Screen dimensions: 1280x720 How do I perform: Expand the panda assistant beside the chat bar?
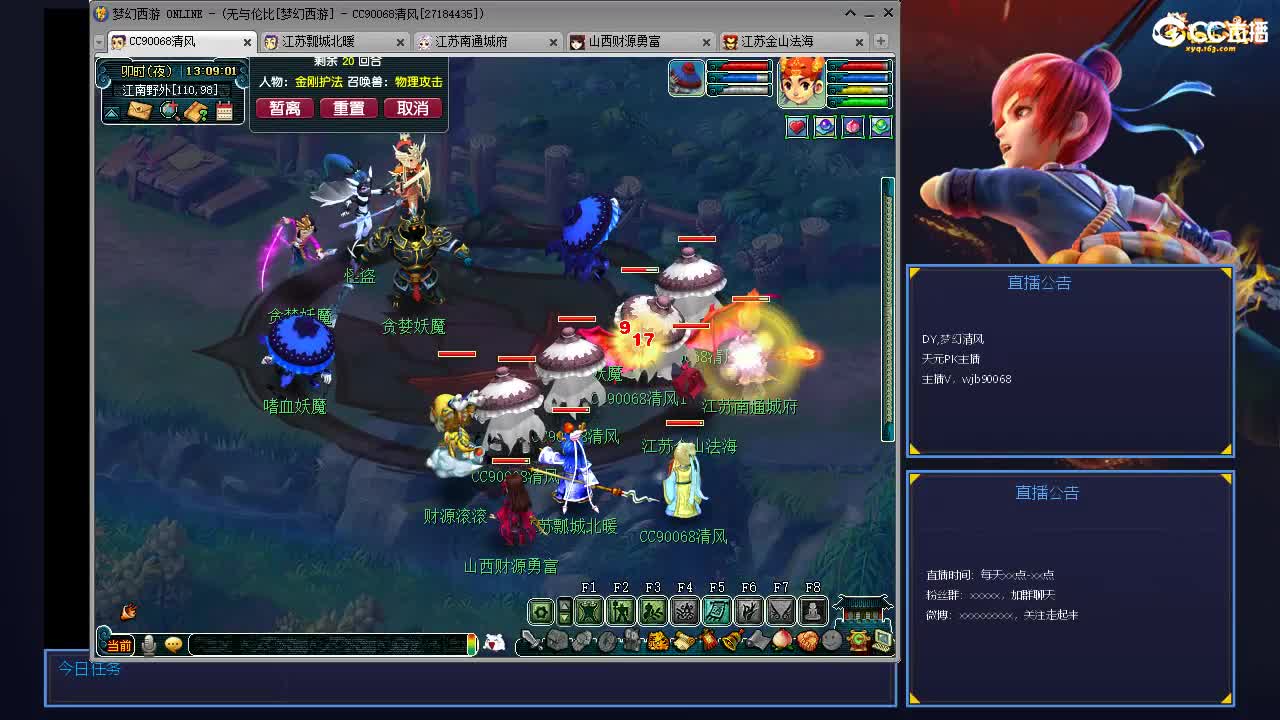pyautogui.click(x=494, y=641)
